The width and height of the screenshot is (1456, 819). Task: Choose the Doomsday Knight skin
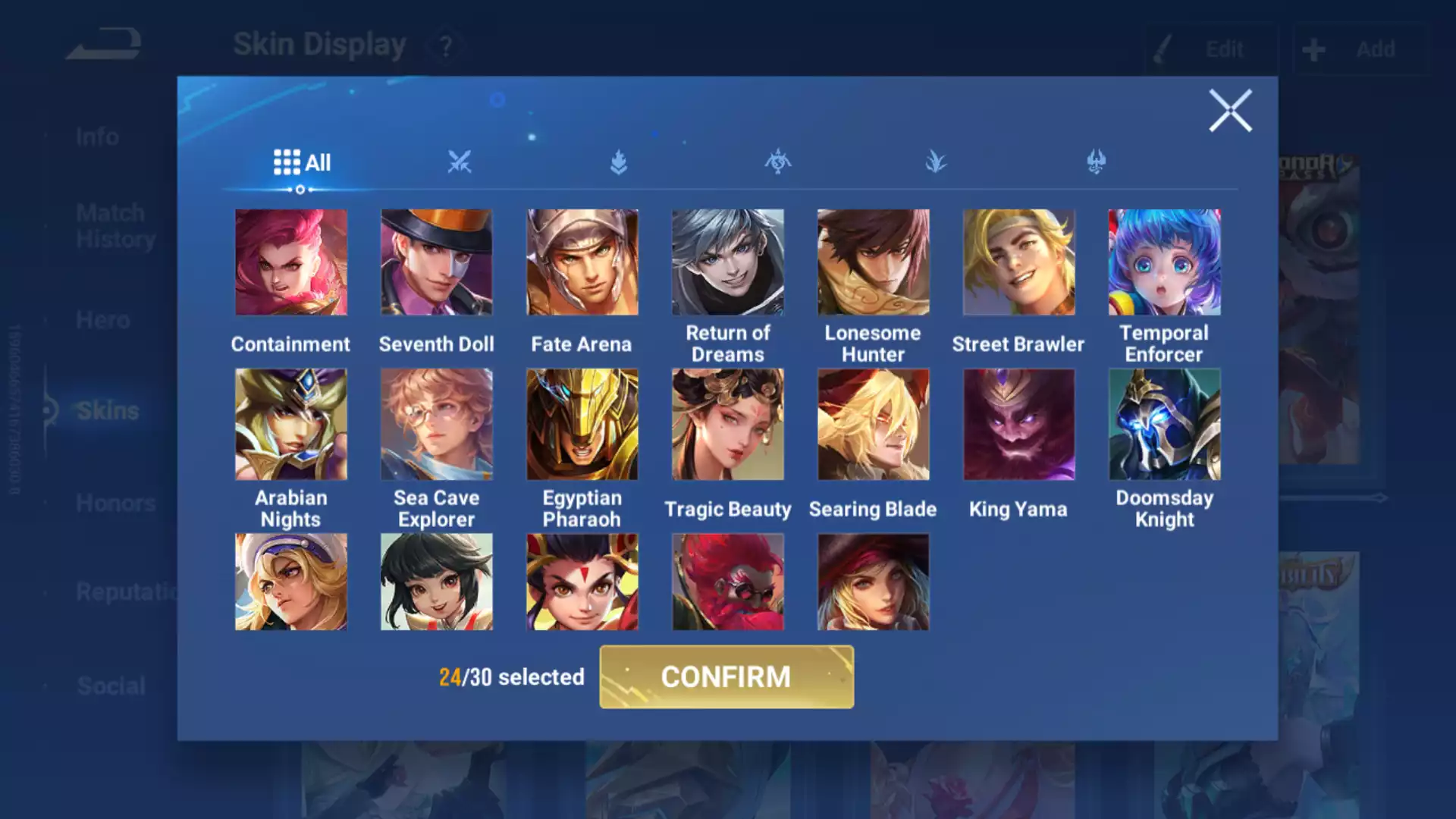(1164, 425)
